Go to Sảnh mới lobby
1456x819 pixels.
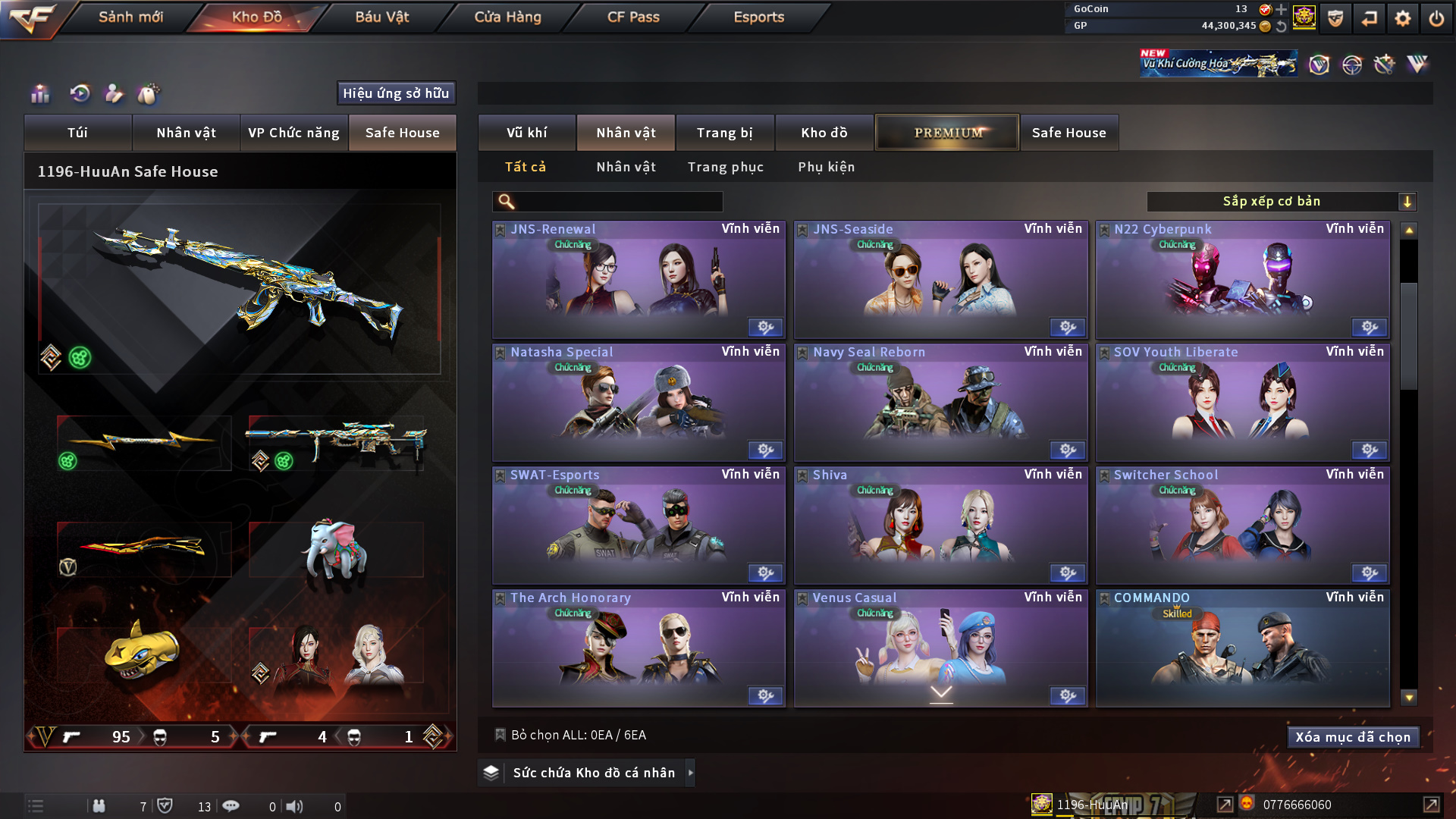(x=130, y=17)
